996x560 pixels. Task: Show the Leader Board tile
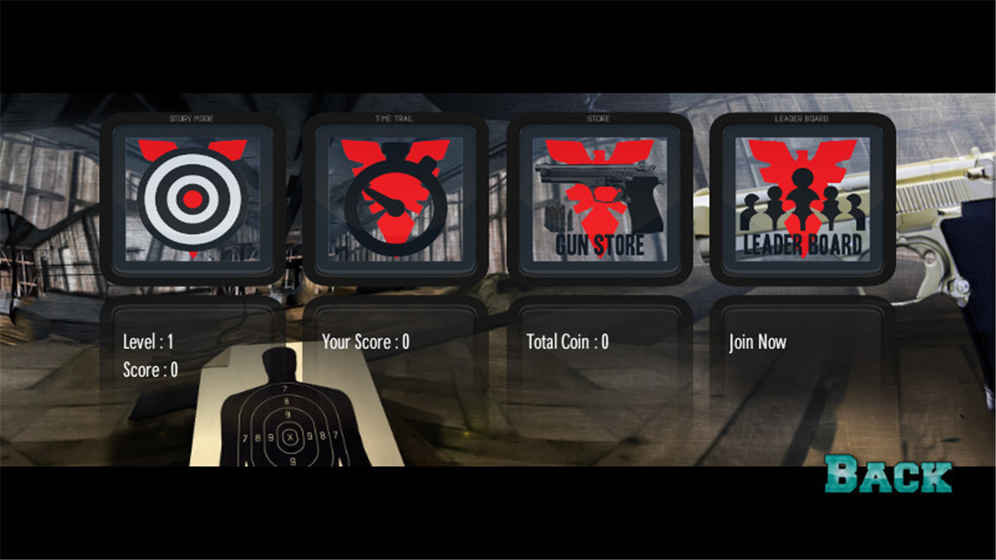pos(802,199)
